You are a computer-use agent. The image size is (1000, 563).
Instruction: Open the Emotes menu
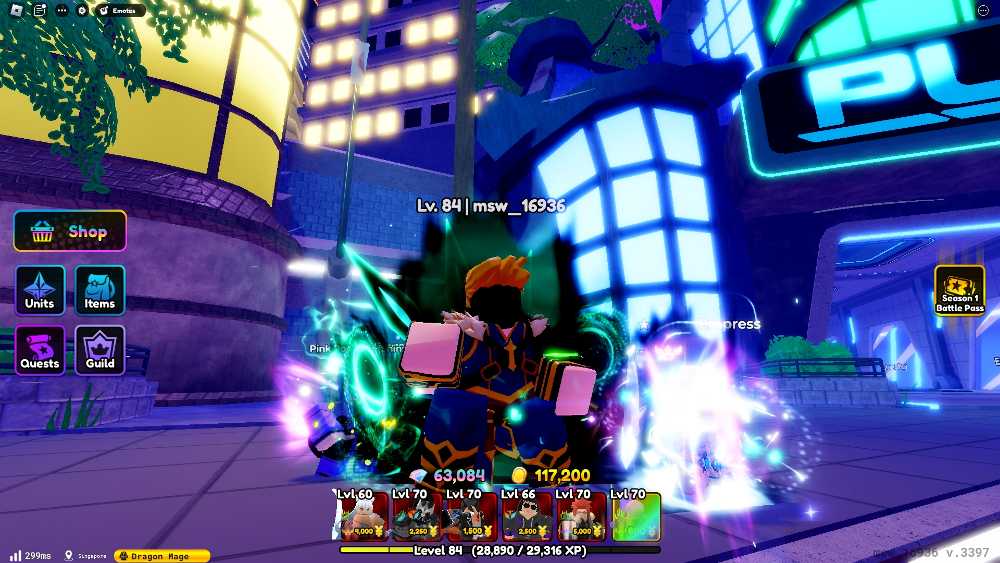120,10
